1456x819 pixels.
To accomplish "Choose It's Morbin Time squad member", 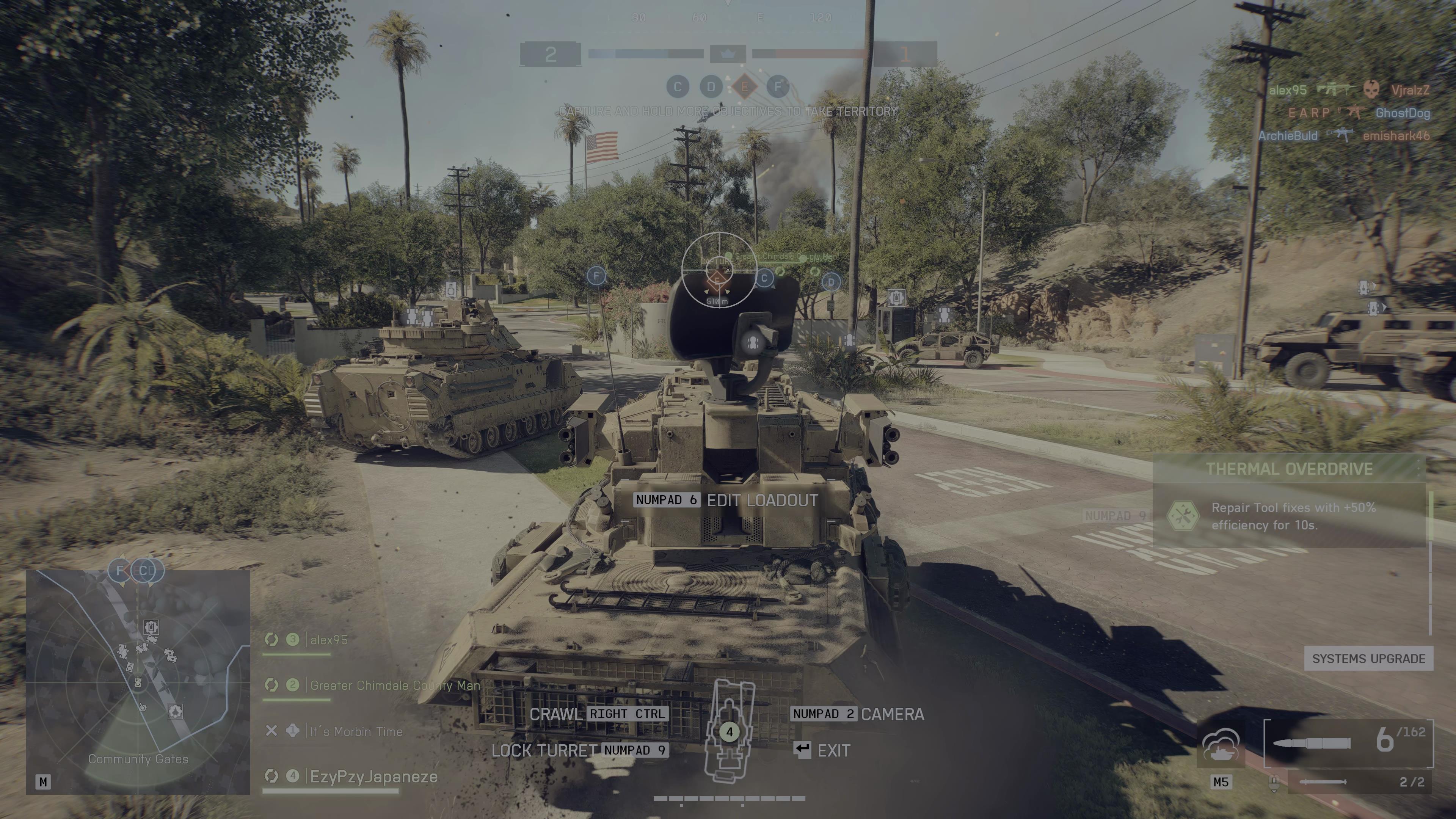I will coord(356,731).
